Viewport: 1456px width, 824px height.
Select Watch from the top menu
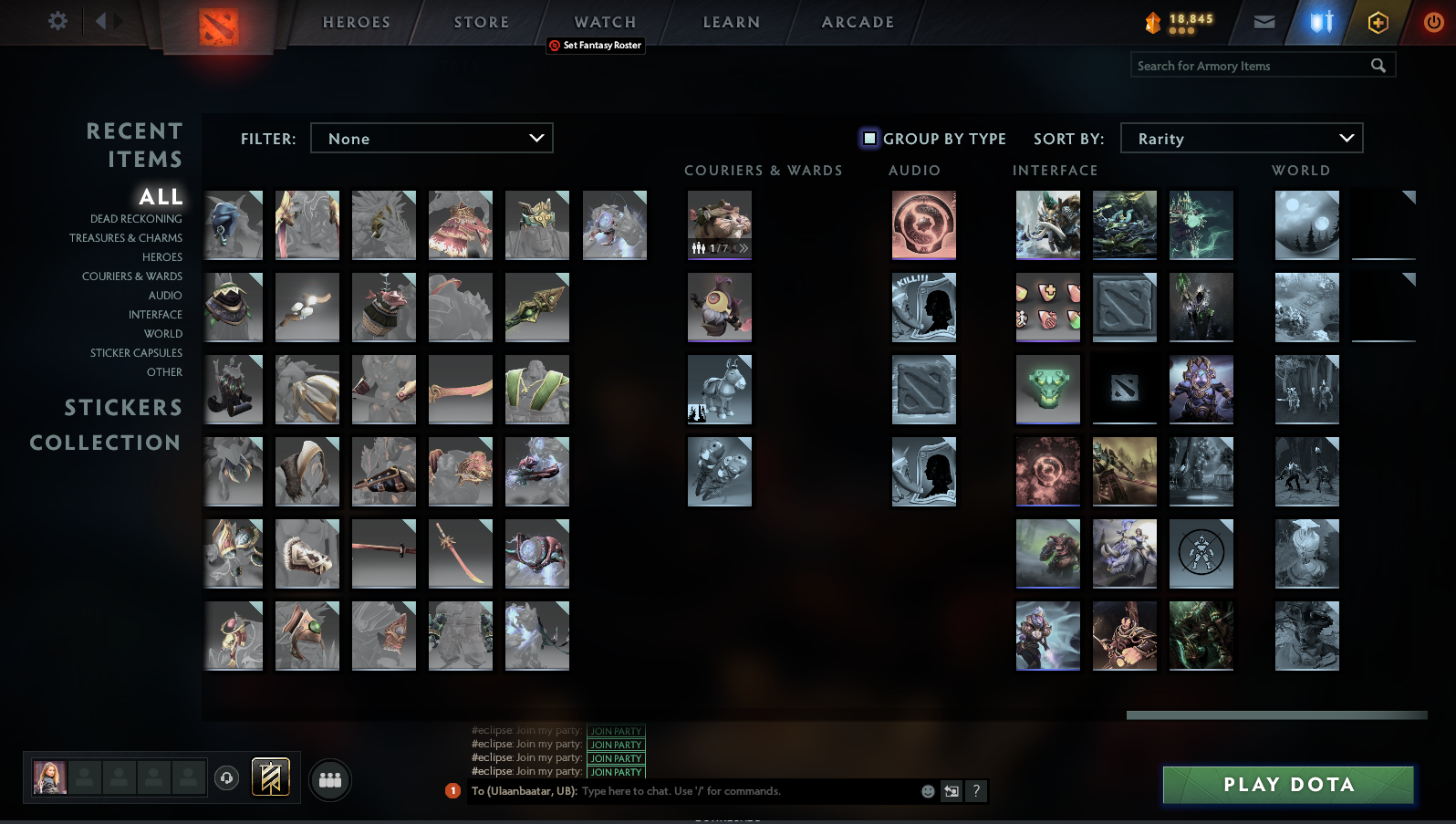(x=604, y=21)
